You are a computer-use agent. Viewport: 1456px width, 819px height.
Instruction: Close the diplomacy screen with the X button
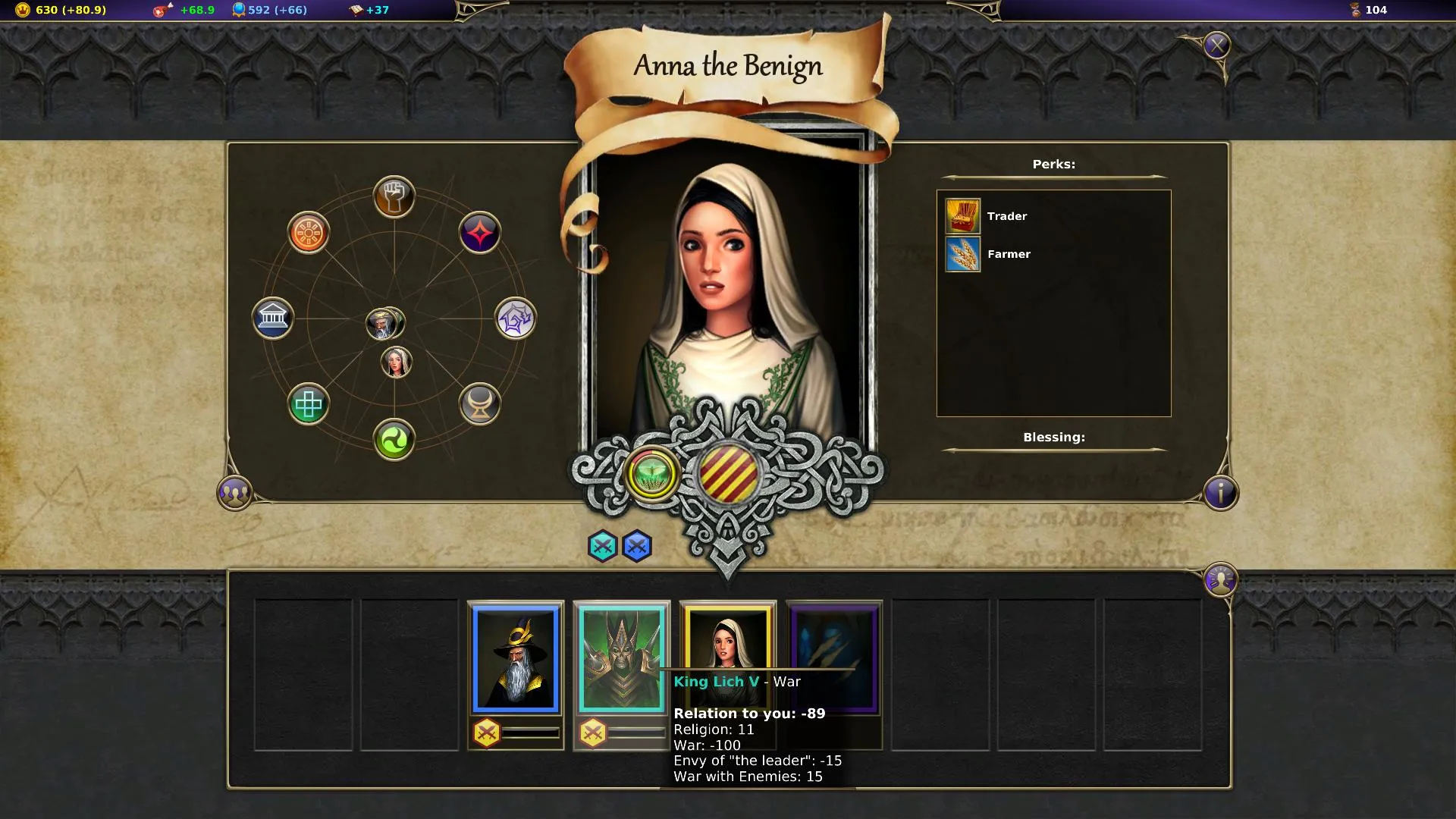click(1216, 46)
